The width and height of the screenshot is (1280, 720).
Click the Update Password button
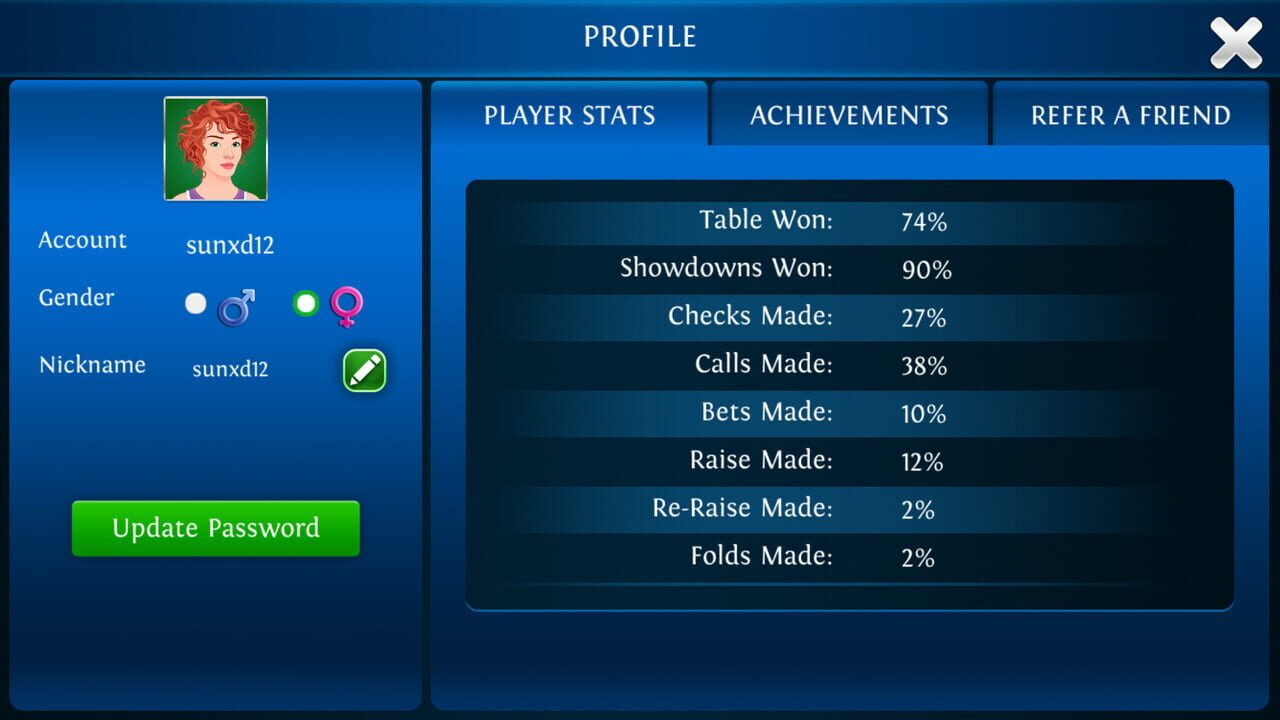(x=215, y=528)
